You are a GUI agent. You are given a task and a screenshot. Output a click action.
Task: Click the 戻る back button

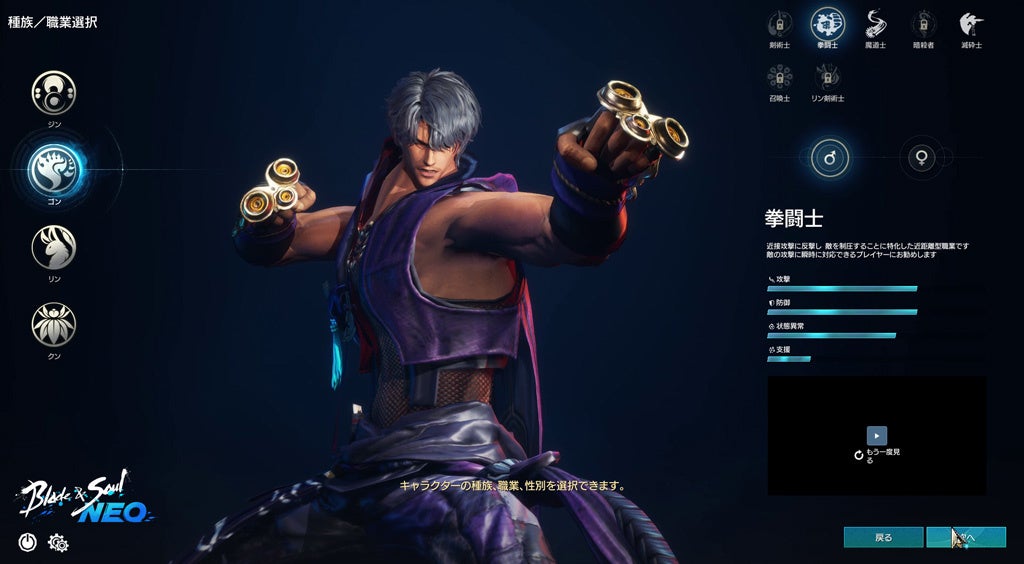[883, 538]
